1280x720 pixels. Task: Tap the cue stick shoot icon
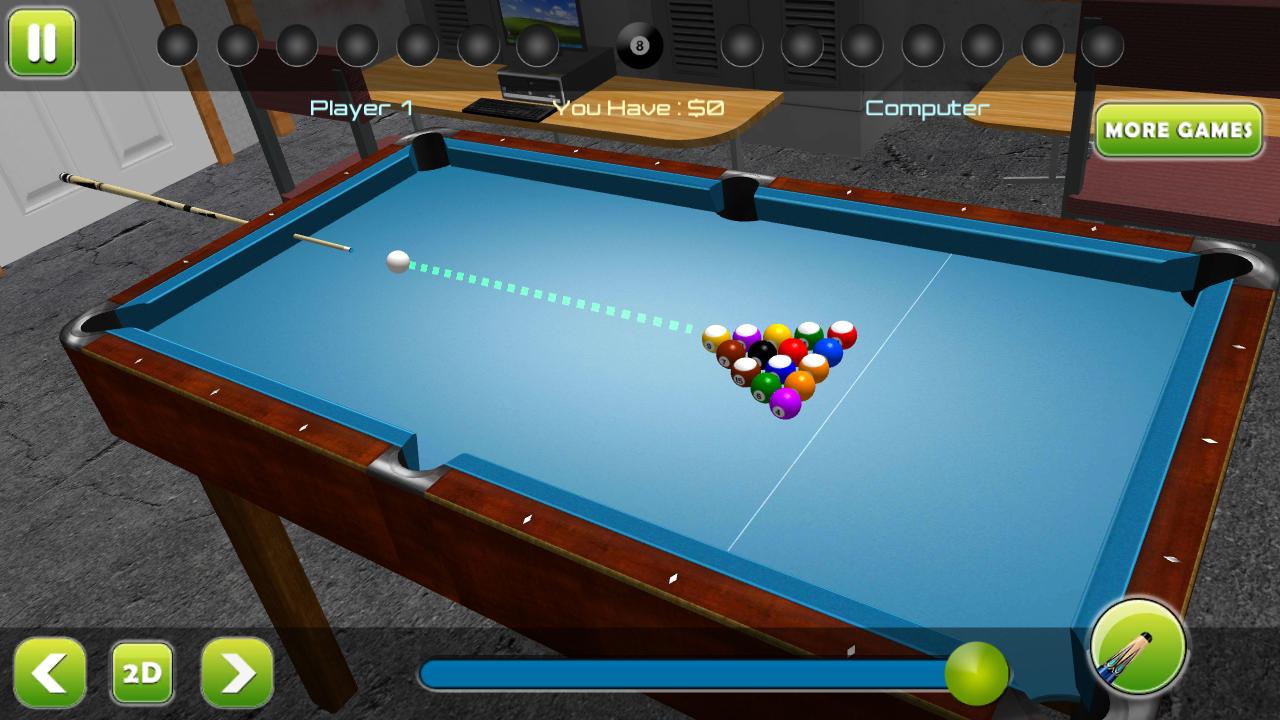[x=1138, y=648]
